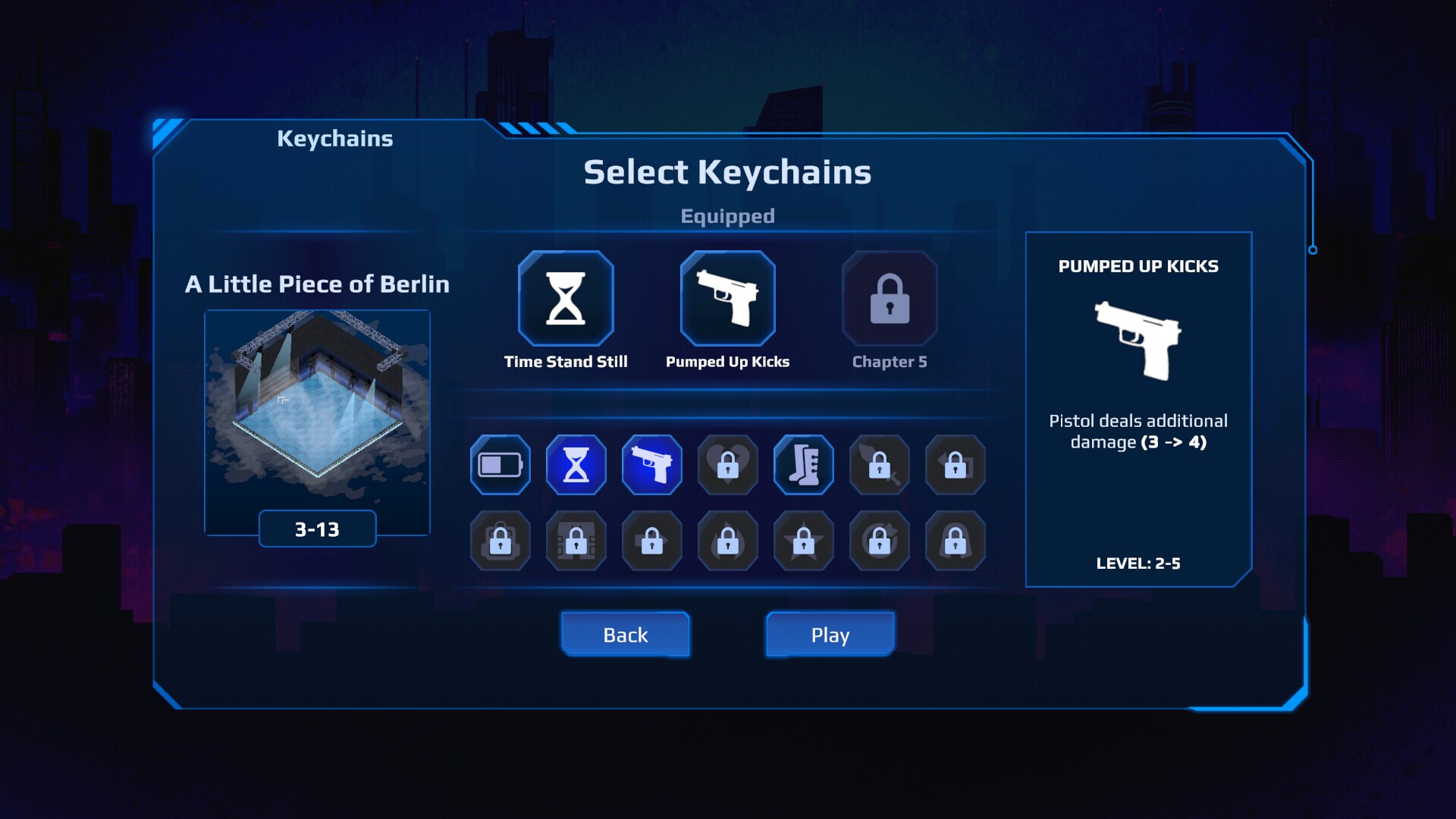Switch to the Keychains tab
1456x819 pixels.
(x=334, y=137)
